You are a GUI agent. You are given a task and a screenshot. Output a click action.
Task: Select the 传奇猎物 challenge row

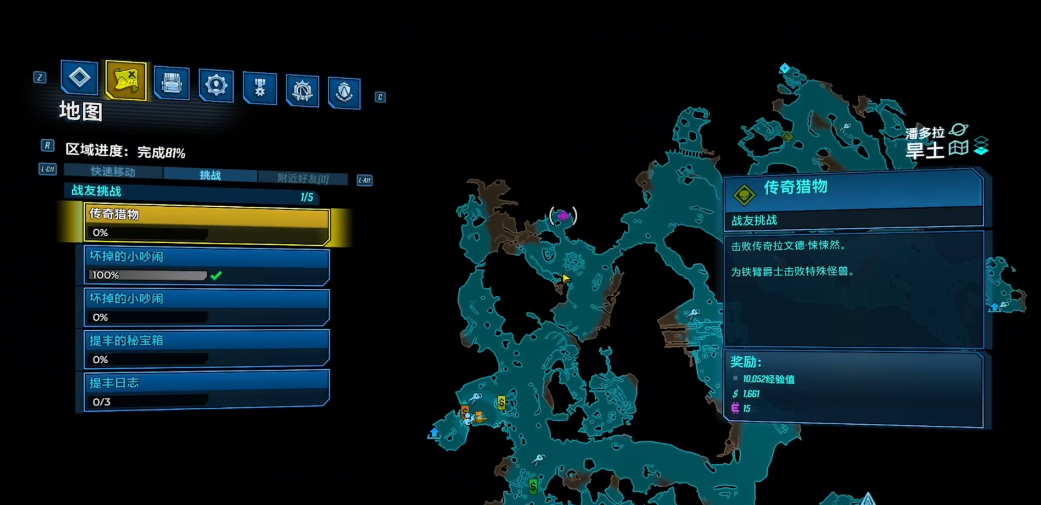tap(208, 223)
